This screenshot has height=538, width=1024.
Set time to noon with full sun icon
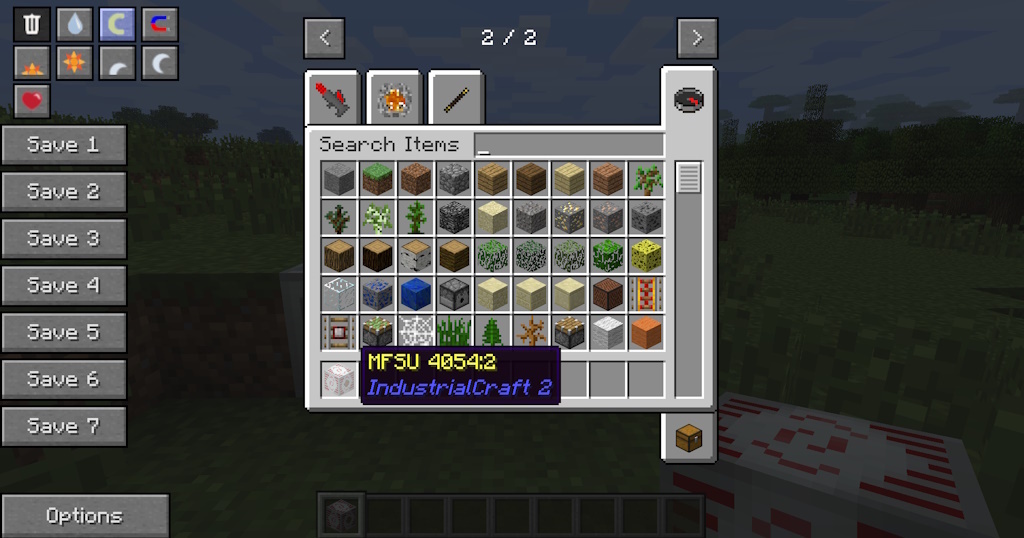[x=74, y=64]
